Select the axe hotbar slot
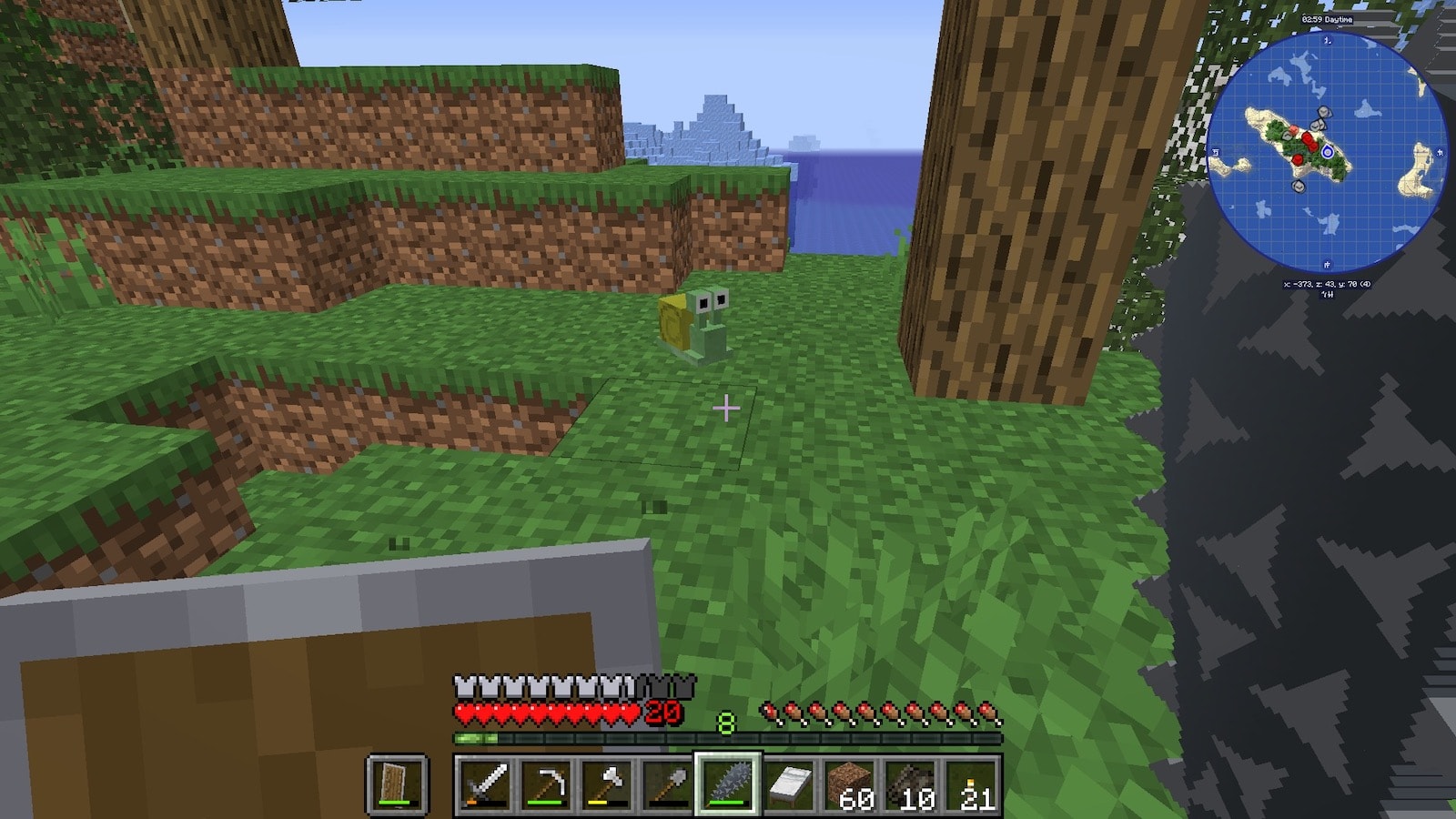The image size is (1456, 819). 607,784
